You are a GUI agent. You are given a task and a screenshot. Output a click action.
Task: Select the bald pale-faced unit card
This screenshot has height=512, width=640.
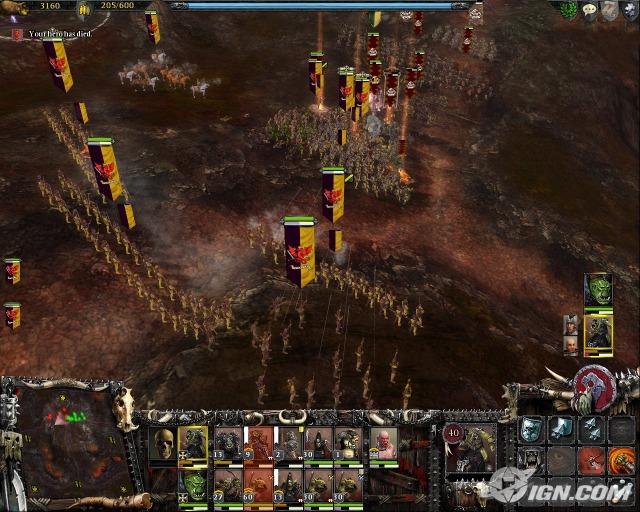tap(382, 443)
